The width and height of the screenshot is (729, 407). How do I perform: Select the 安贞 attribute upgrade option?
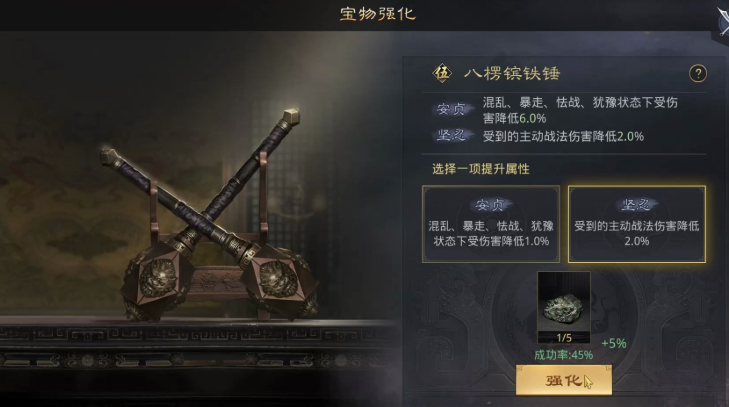(x=490, y=223)
